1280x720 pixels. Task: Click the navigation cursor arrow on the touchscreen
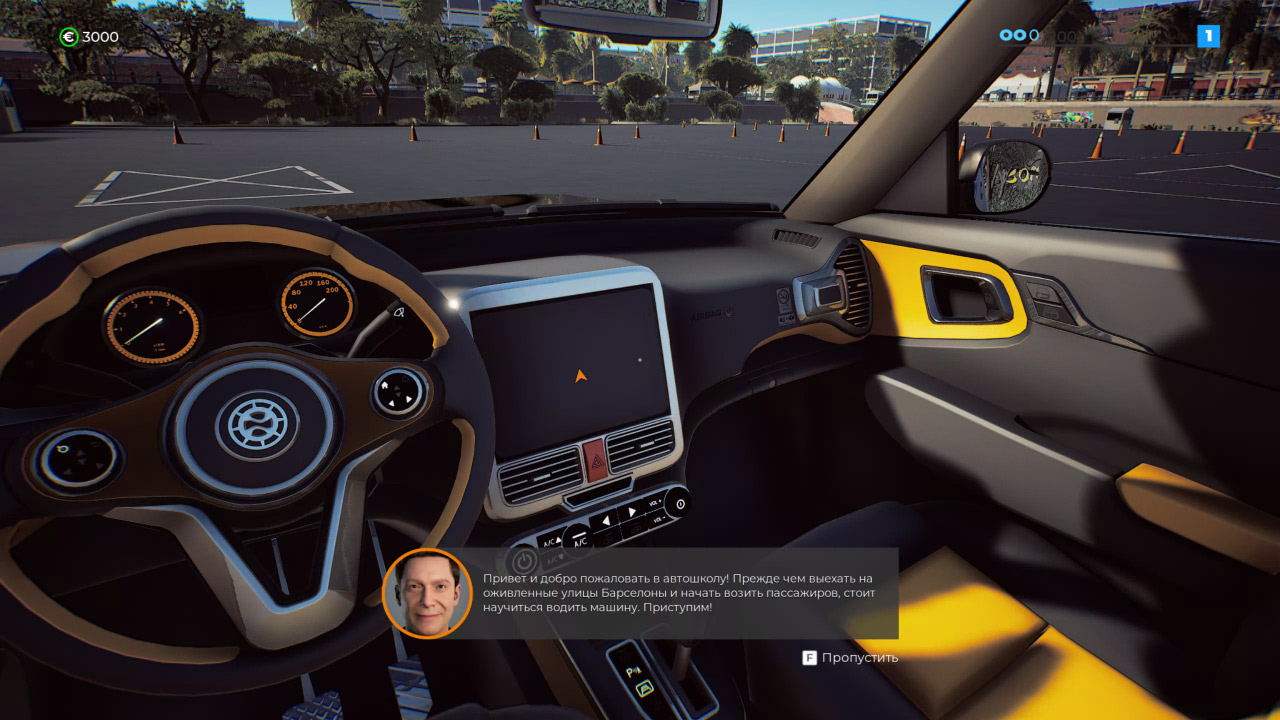(x=582, y=378)
